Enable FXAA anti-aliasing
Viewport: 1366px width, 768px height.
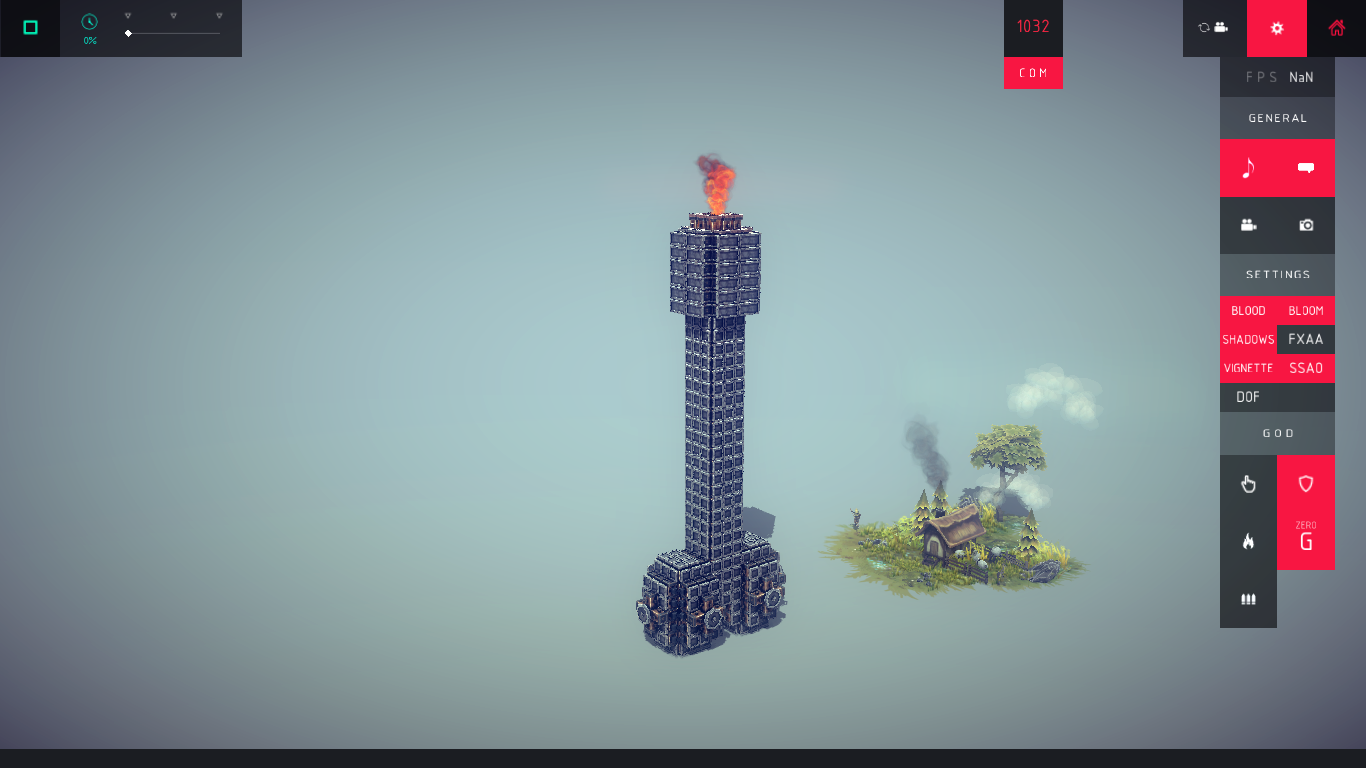(1306, 340)
